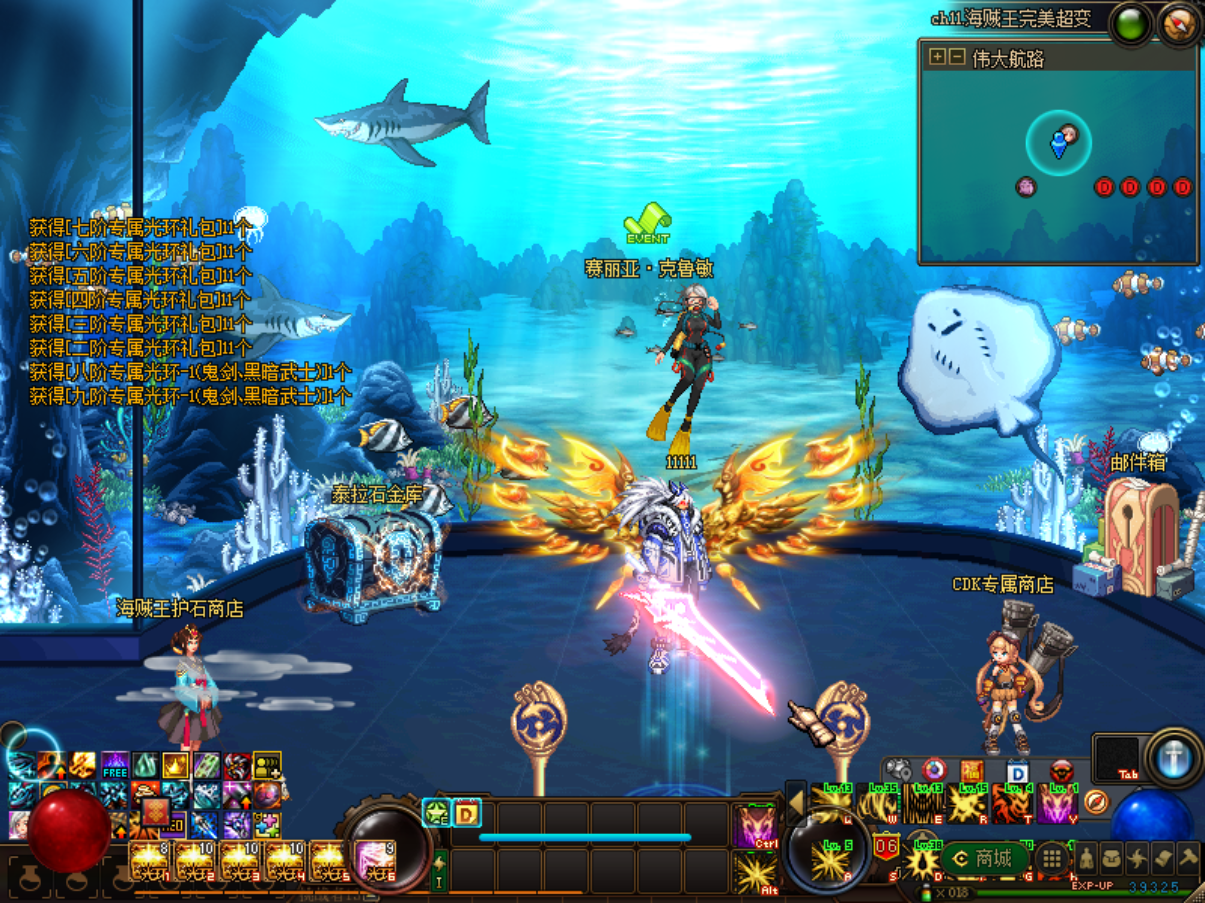
Task: Use the Lv.35 golden slash skill
Action: 881,803
